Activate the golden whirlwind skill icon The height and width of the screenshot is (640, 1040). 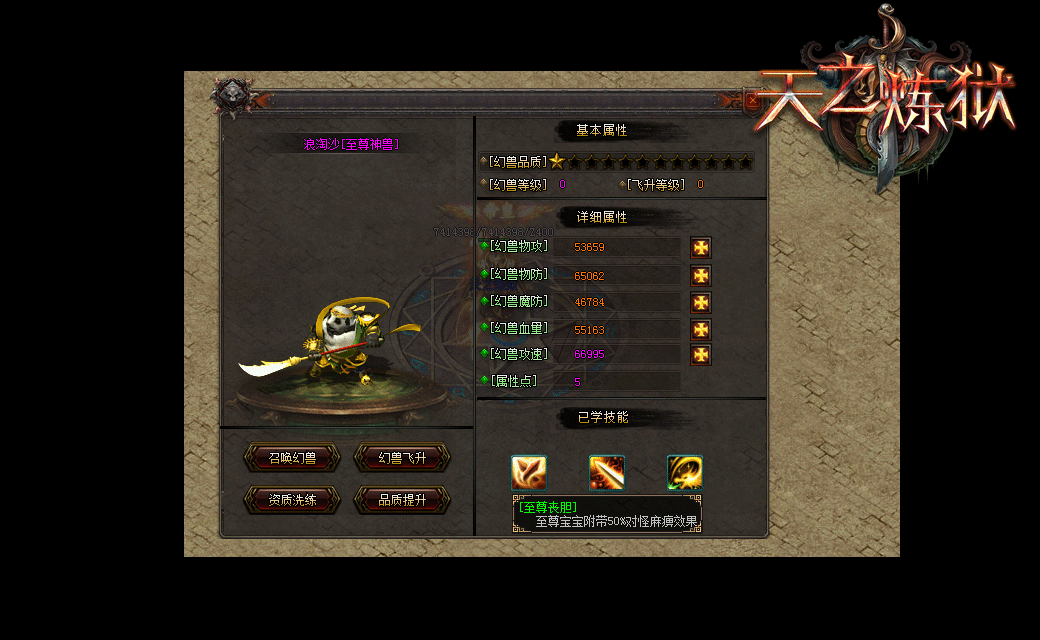685,473
